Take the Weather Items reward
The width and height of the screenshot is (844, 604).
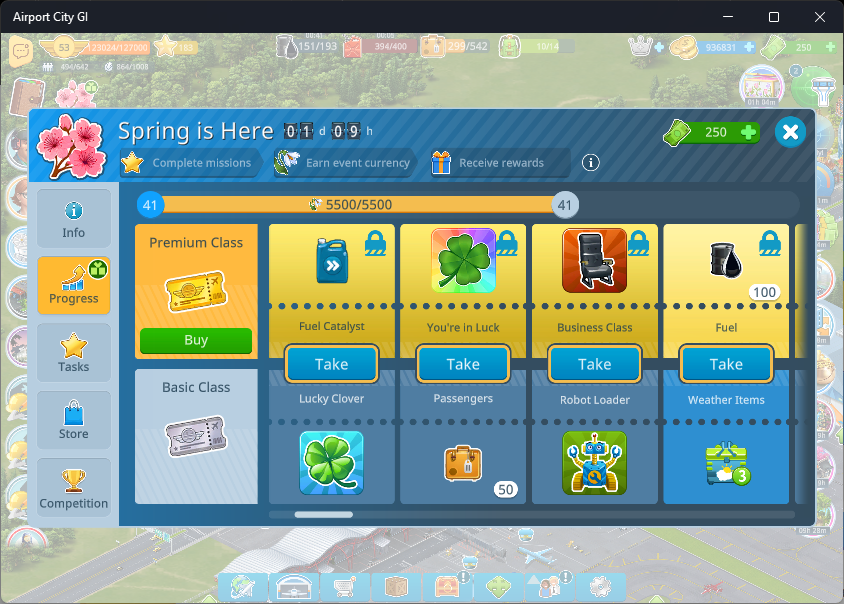[726, 364]
